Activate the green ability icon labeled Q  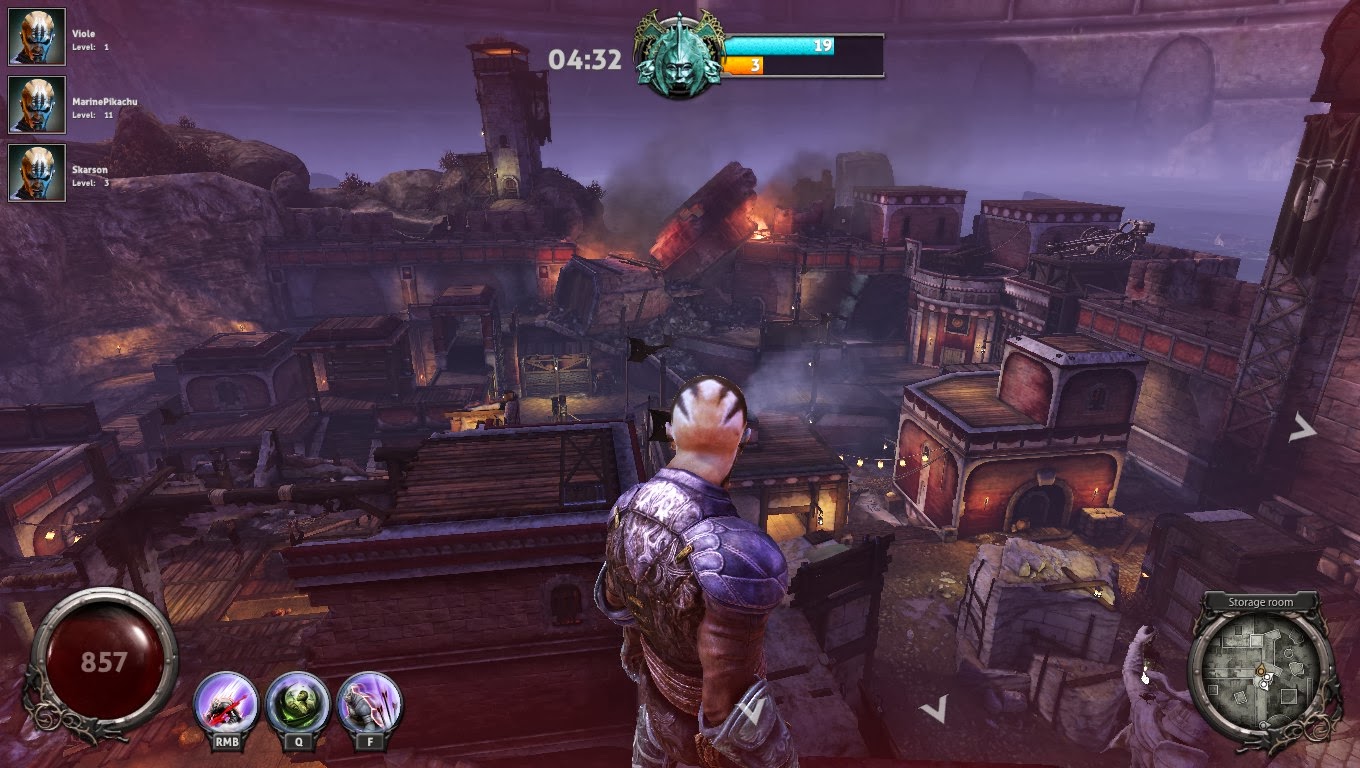click(x=298, y=703)
